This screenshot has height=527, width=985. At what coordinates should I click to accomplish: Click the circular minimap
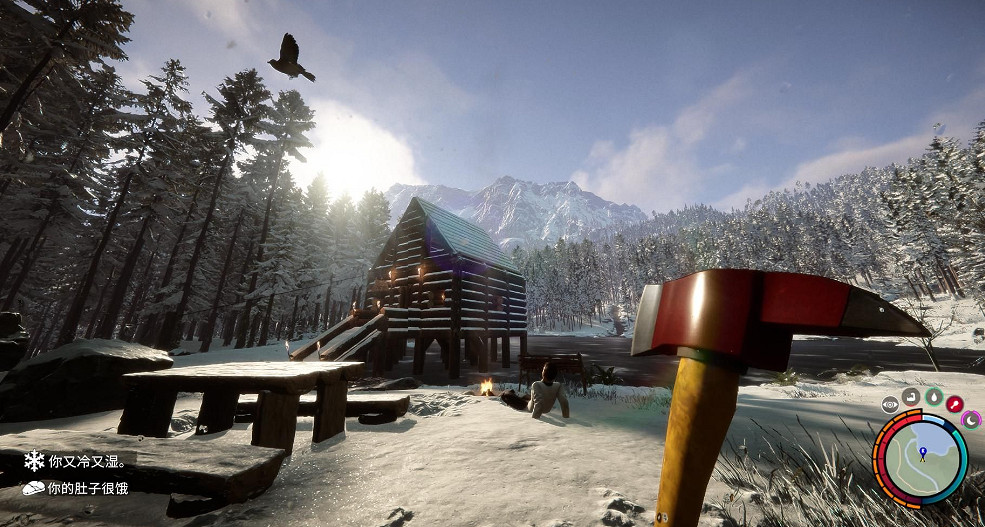pyautogui.click(x=921, y=459)
